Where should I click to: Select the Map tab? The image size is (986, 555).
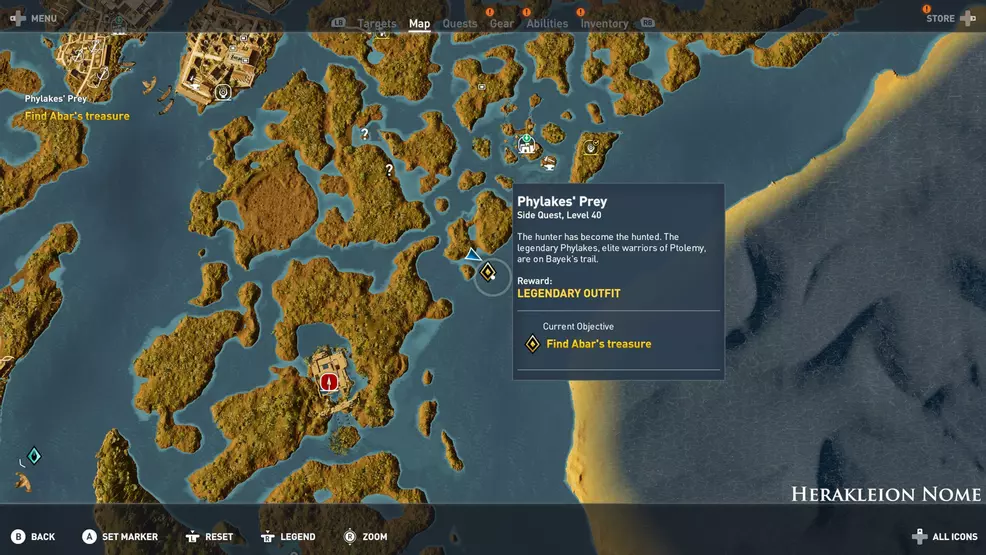coord(419,24)
